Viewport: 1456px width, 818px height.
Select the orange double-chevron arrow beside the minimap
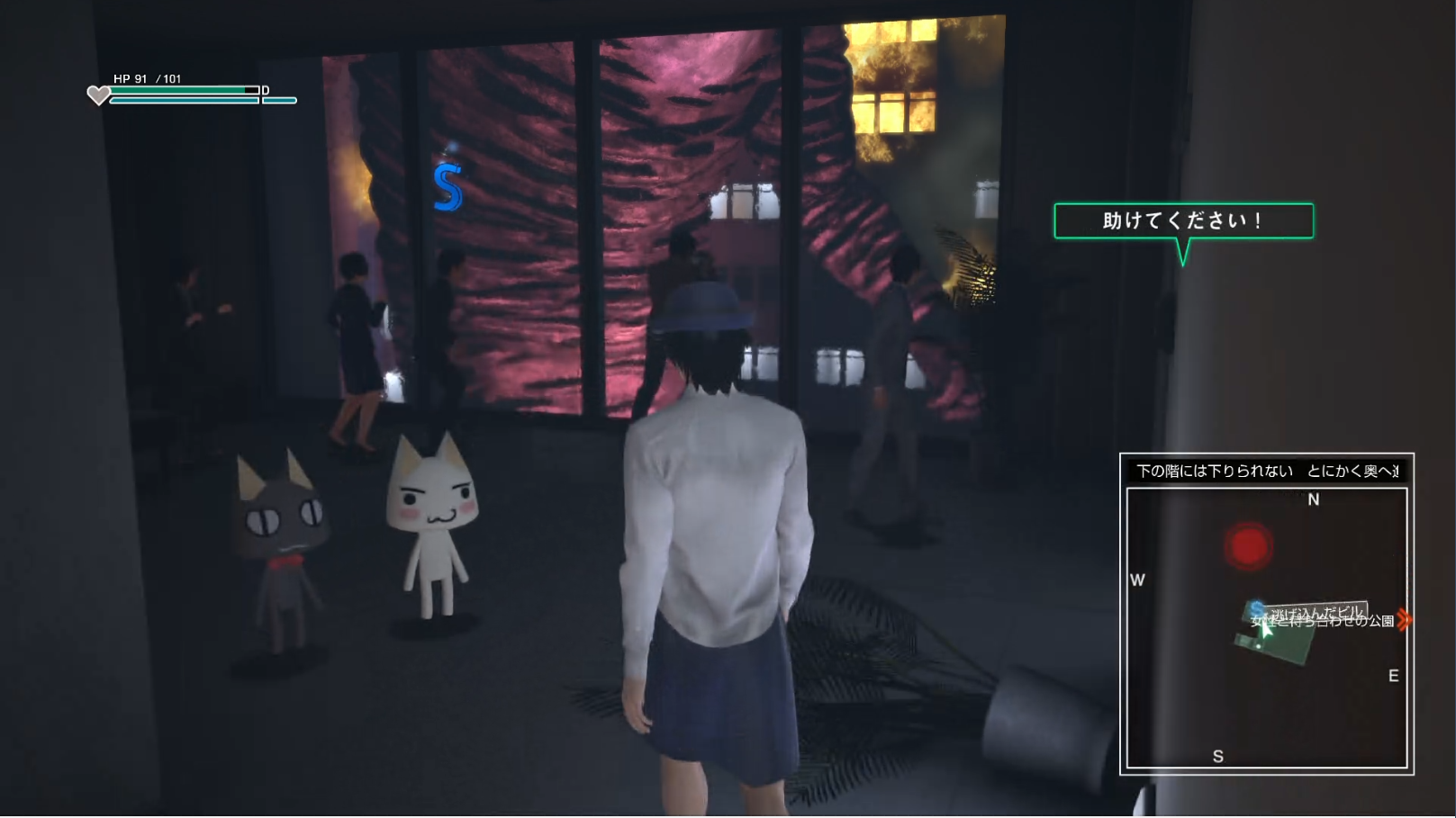coord(1404,619)
